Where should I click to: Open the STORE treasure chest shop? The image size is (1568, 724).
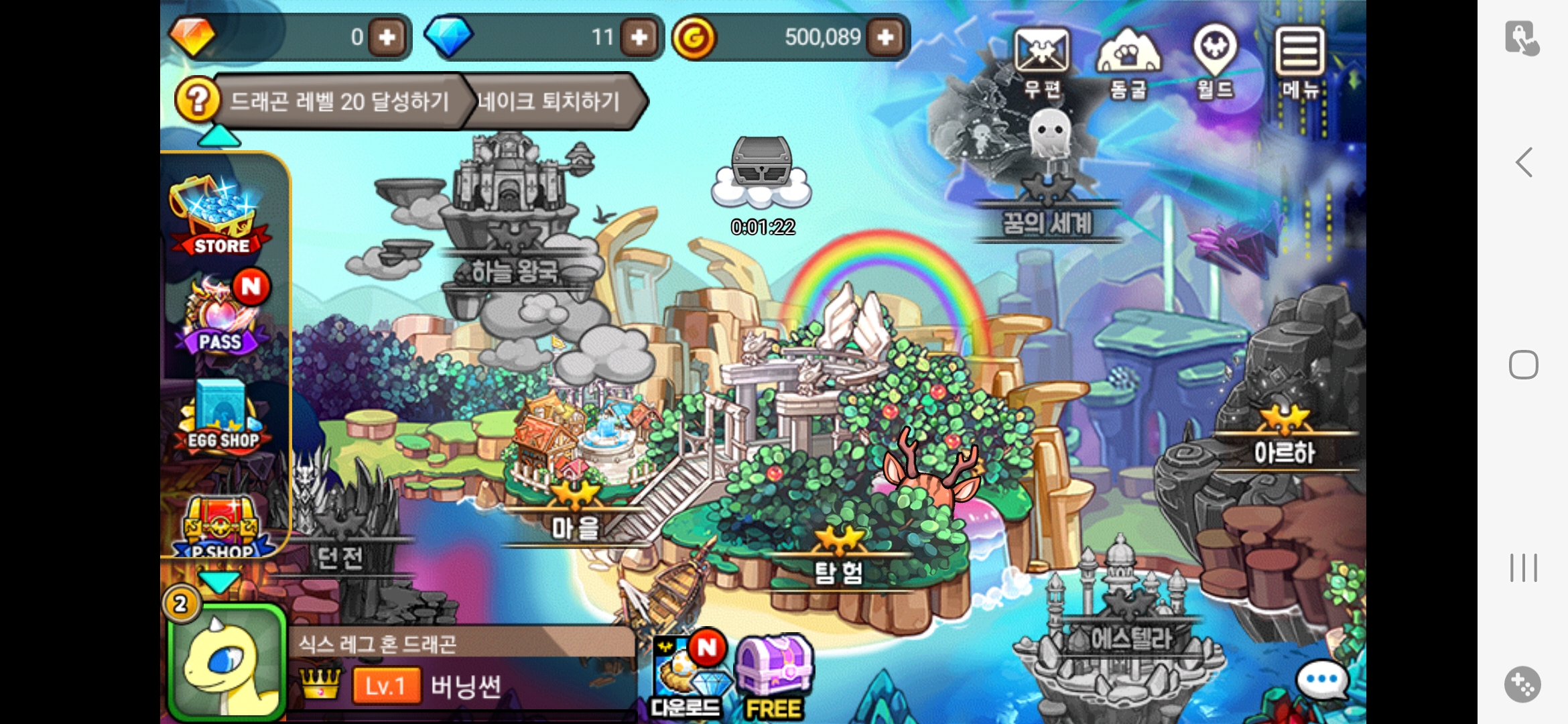(x=219, y=216)
